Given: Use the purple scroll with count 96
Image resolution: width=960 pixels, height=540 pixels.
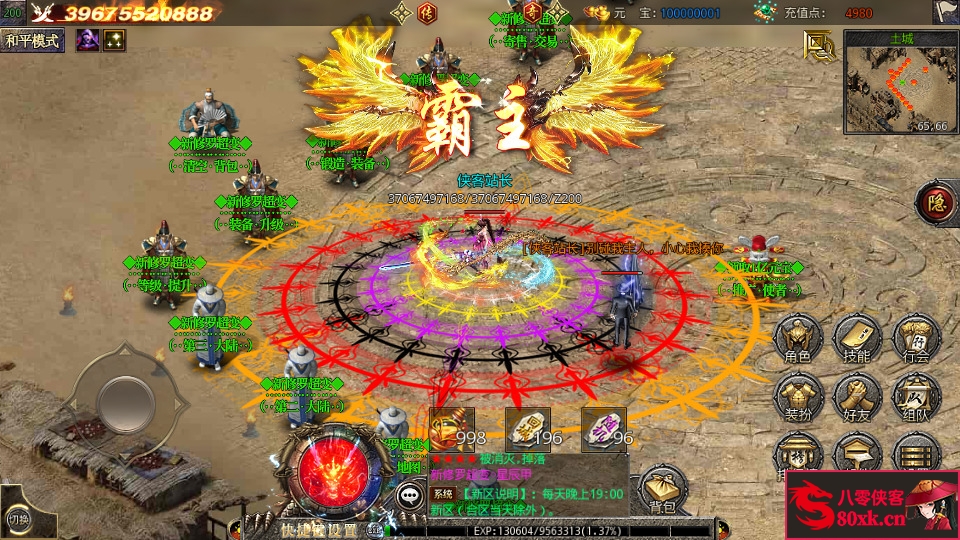Looking at the screenshot, I should (x=604, y=429).
